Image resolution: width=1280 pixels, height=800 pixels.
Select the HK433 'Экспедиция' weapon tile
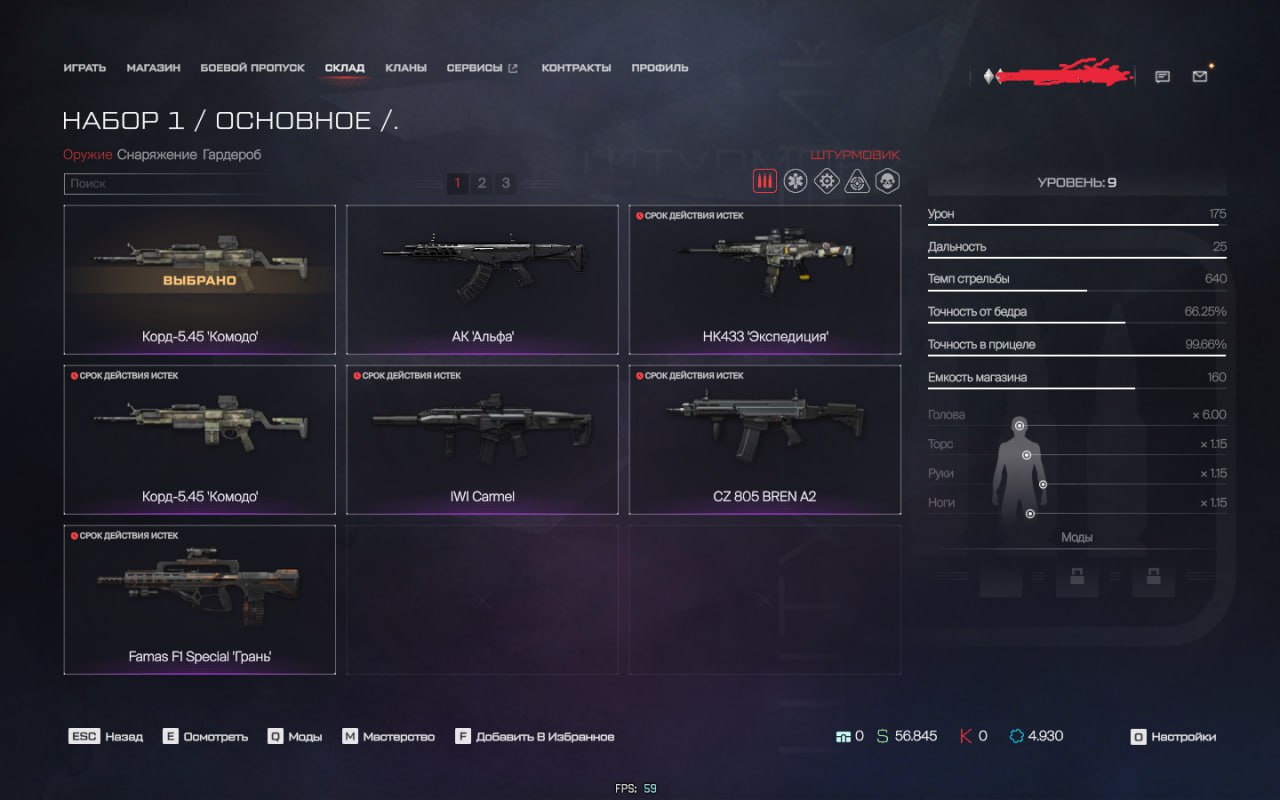pyautogui.click(x=765, y=279)
